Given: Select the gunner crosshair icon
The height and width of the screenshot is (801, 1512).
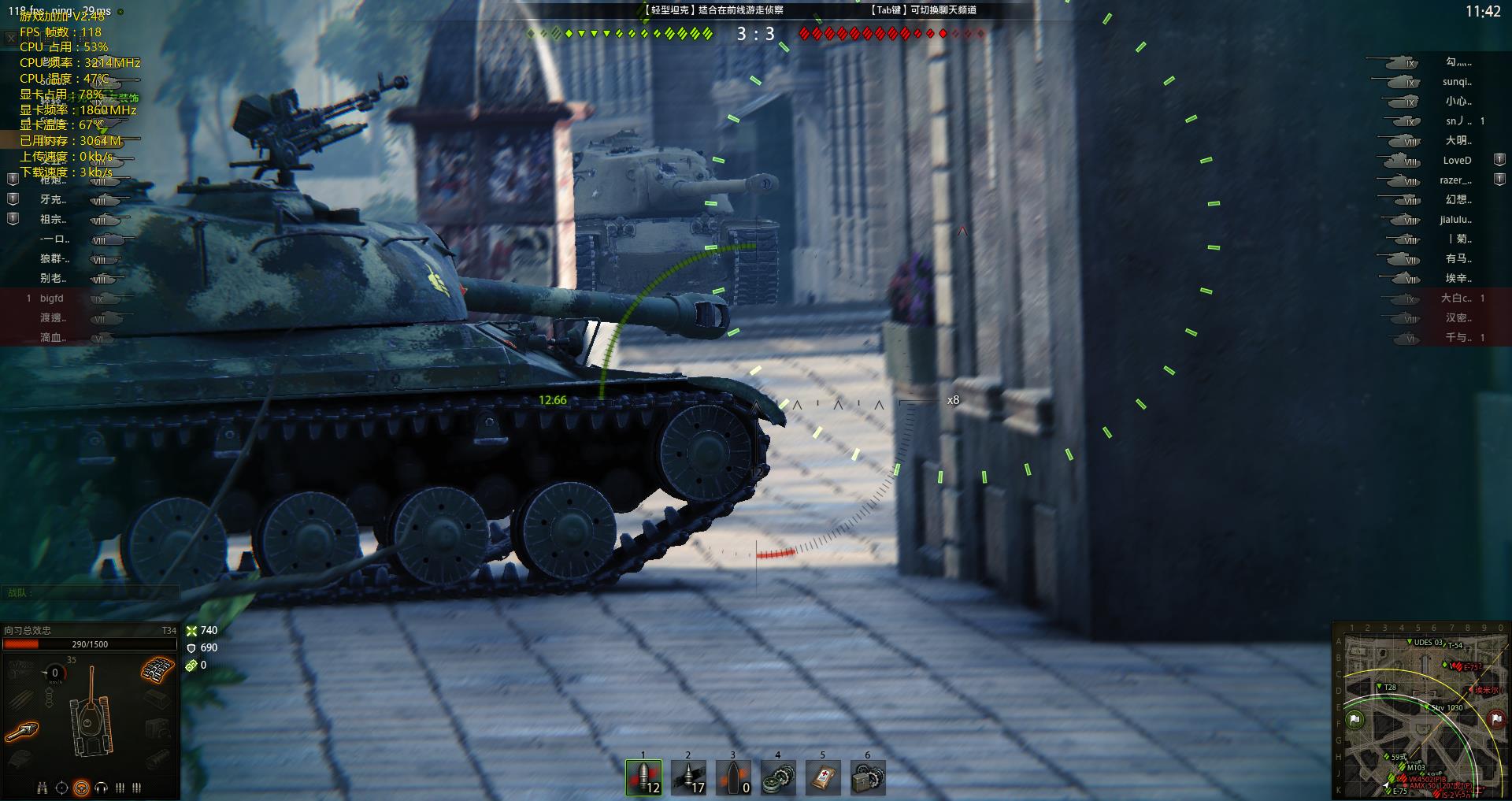Looking at the screenshot, I should point(62,788).
